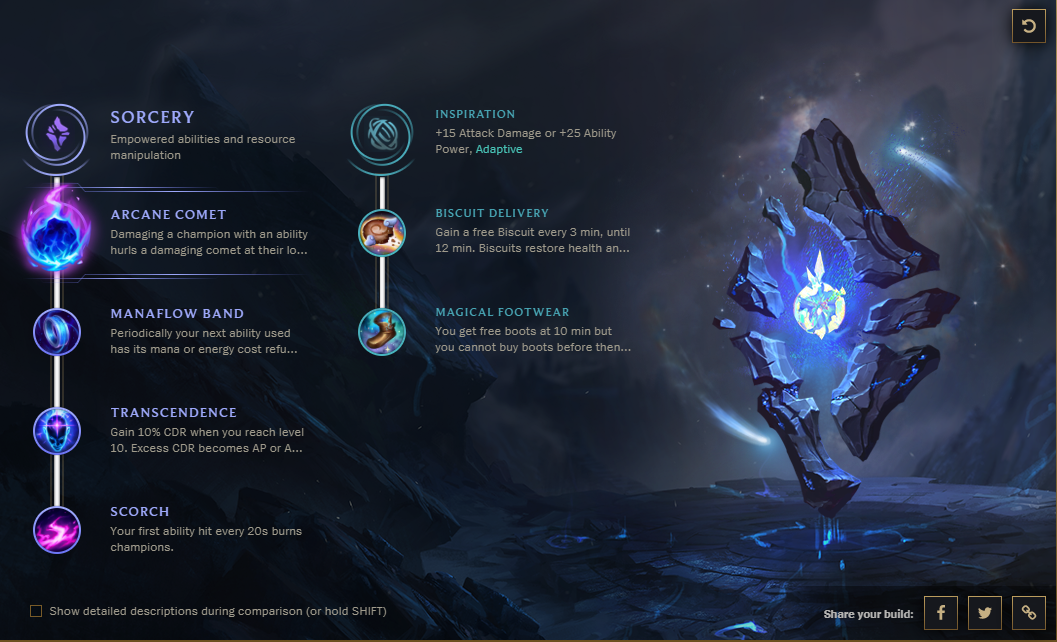The image size is (1057, 642).
Task: Select the Biscuit Delivery rune
Action: pyautogui.click(x=381, y=232)
